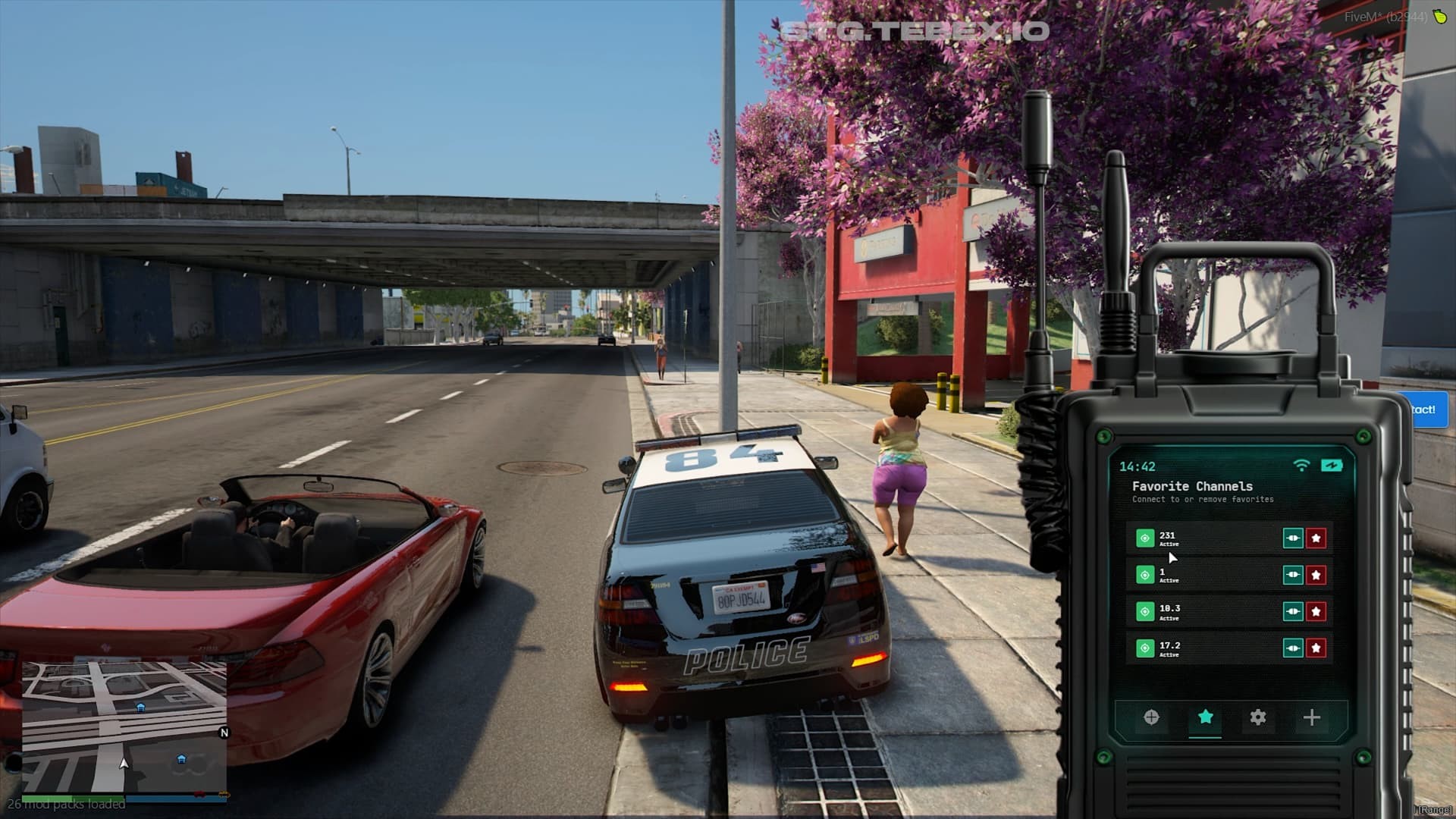
Task: Click the minimap in the corner
Action: pyautogui.click(x=124, y=726)
